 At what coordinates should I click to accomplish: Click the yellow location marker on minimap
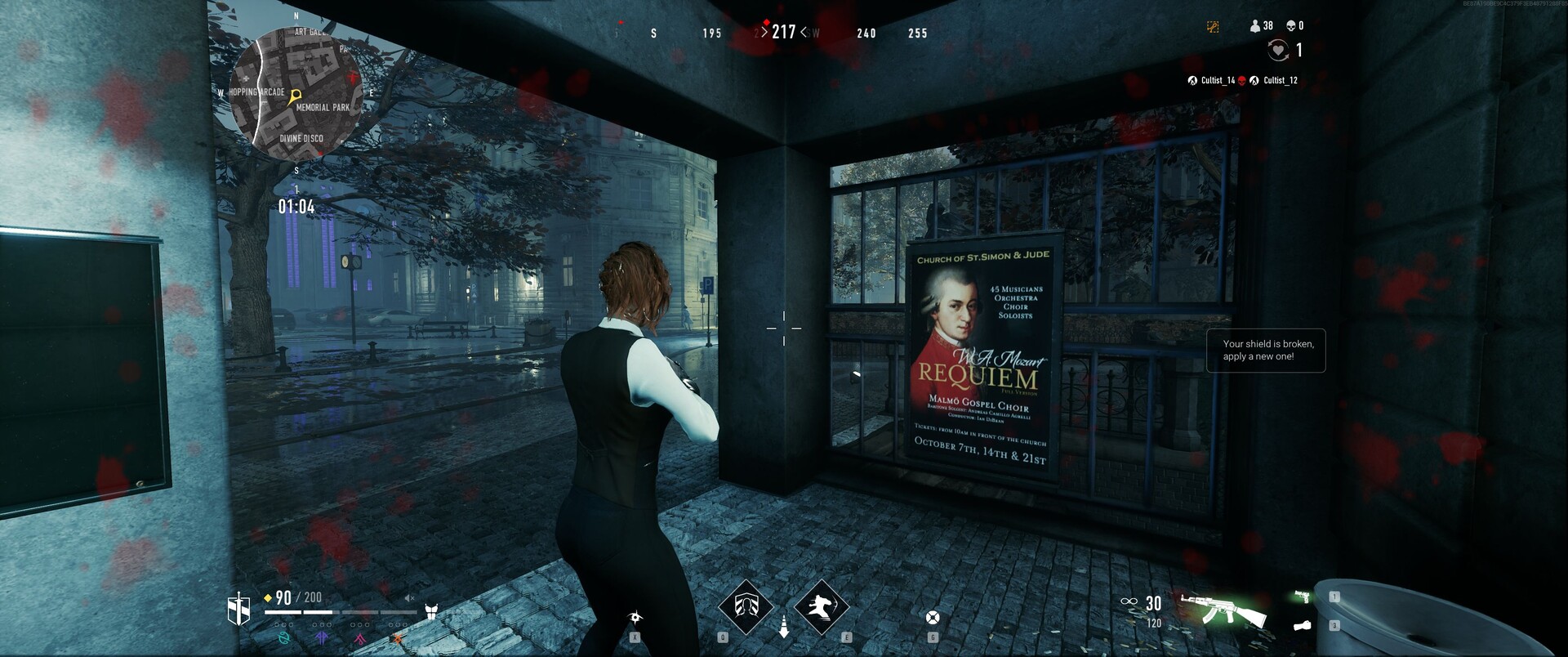point(296,96)
